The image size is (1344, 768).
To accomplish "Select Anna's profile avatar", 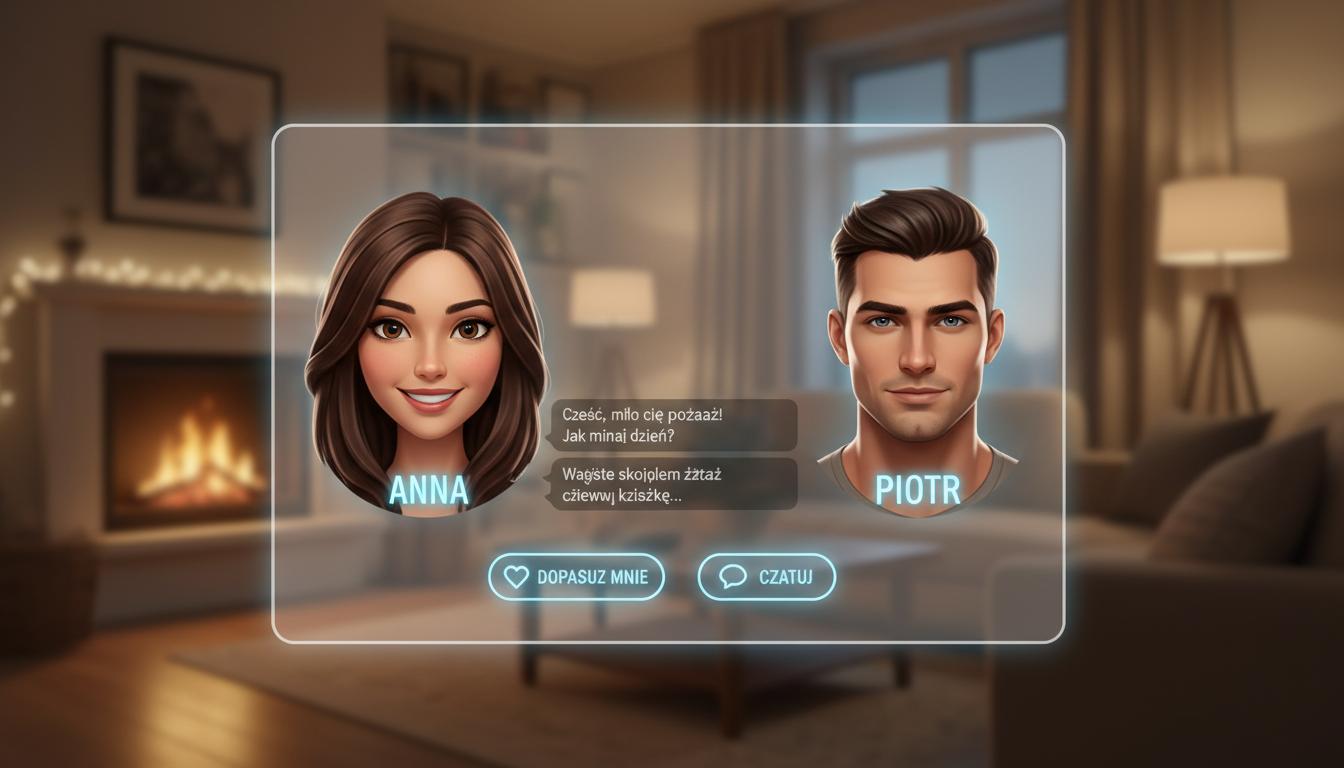I will click(x=428, y=350).
